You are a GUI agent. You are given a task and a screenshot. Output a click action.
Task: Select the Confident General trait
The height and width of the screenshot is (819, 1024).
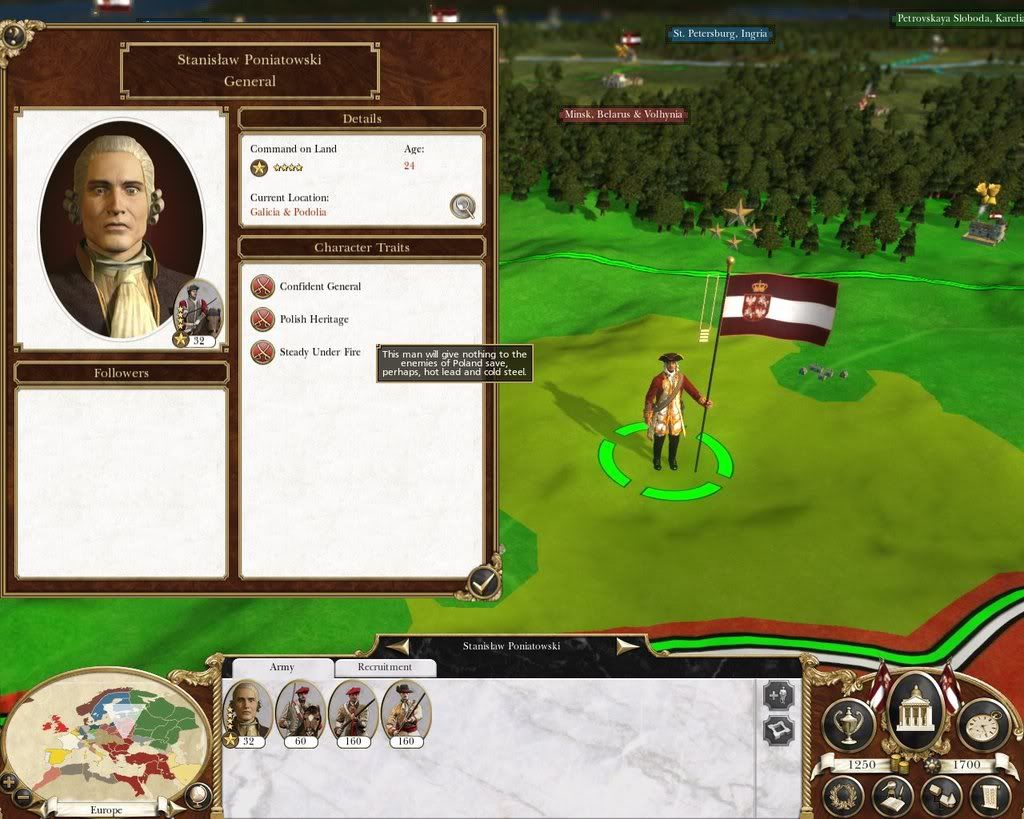click(262, 287)
